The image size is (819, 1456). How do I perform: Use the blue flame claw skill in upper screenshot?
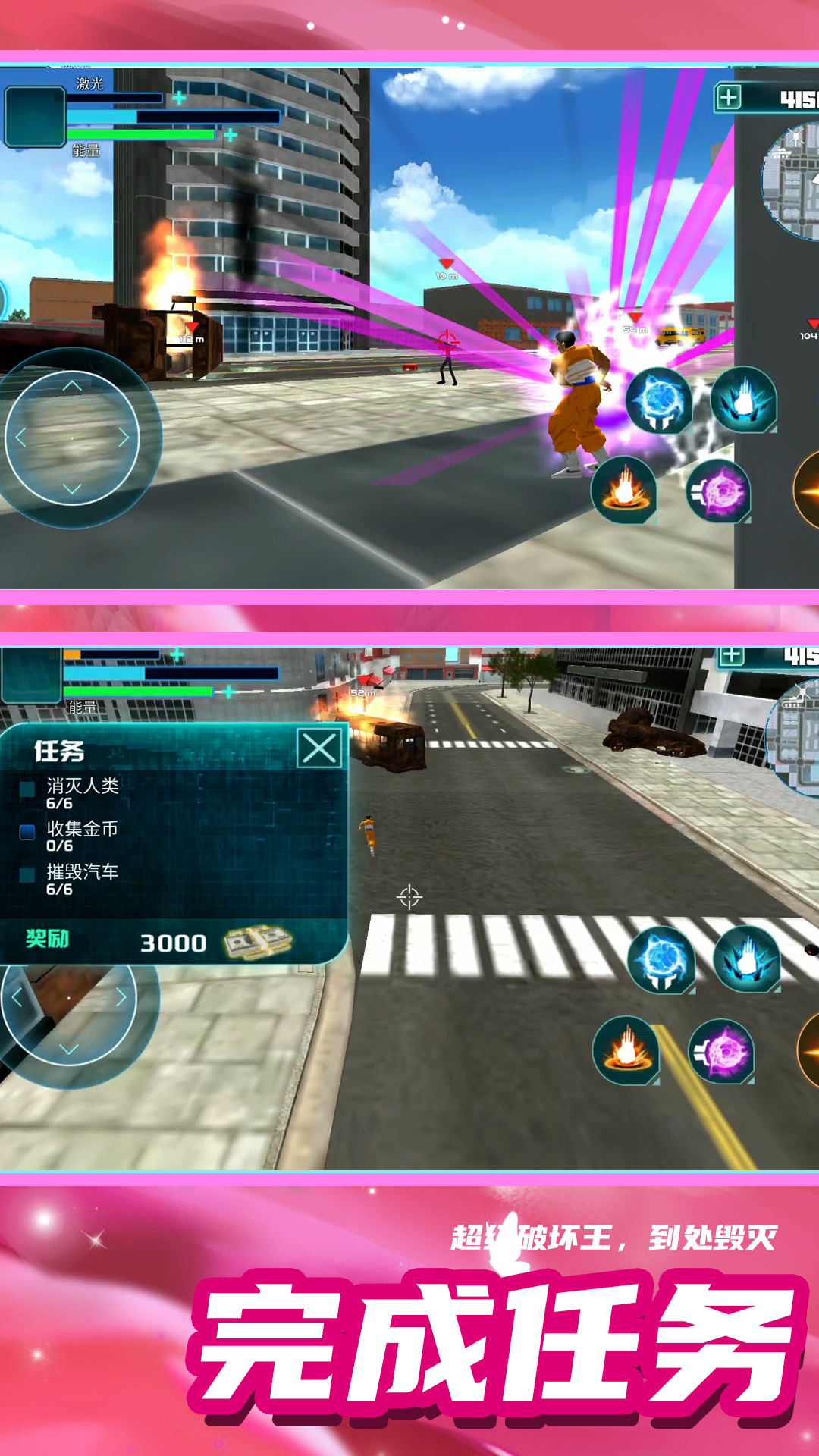pos(743,400)
